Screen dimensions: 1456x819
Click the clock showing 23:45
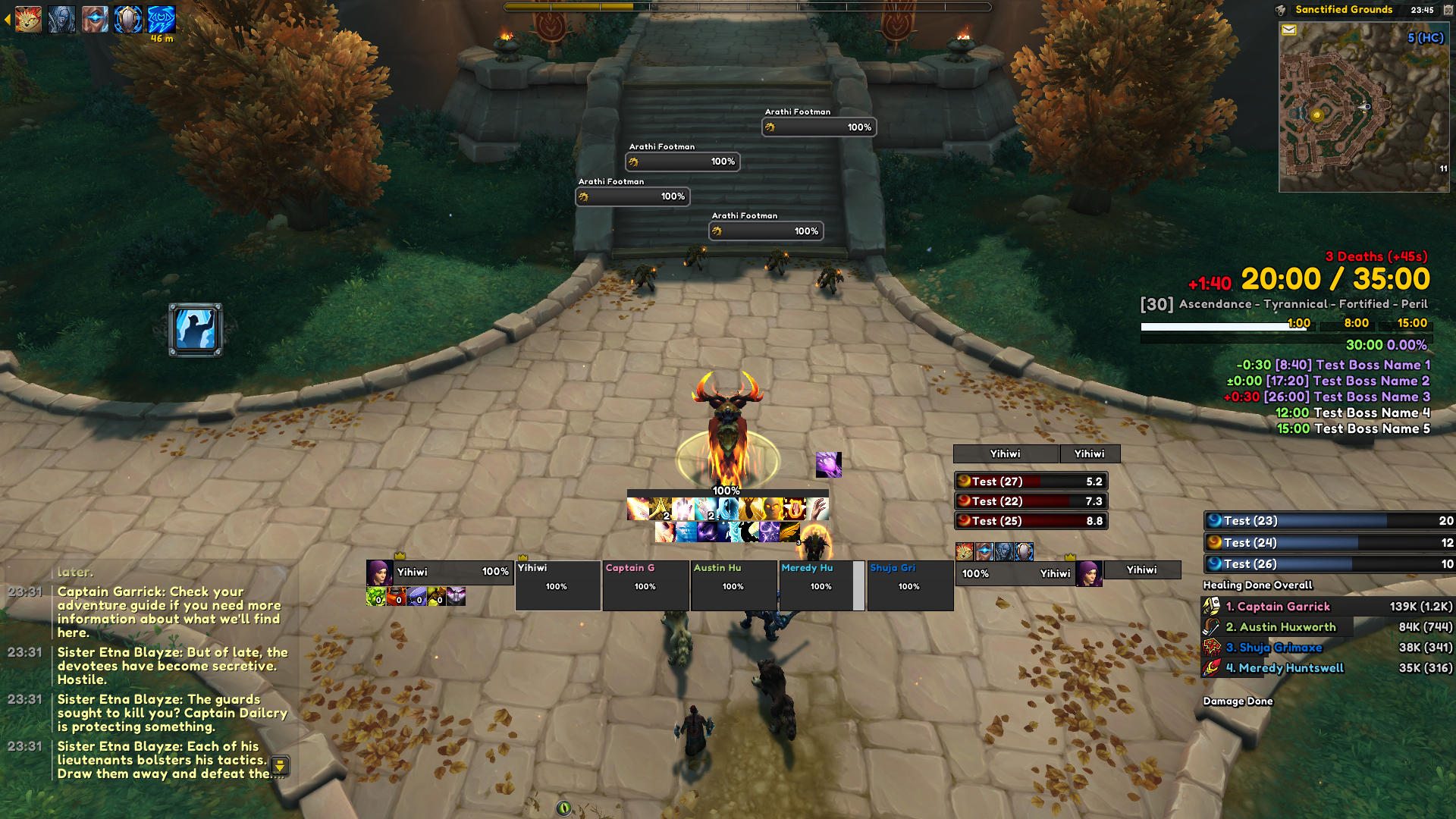tap(1422, 10)
